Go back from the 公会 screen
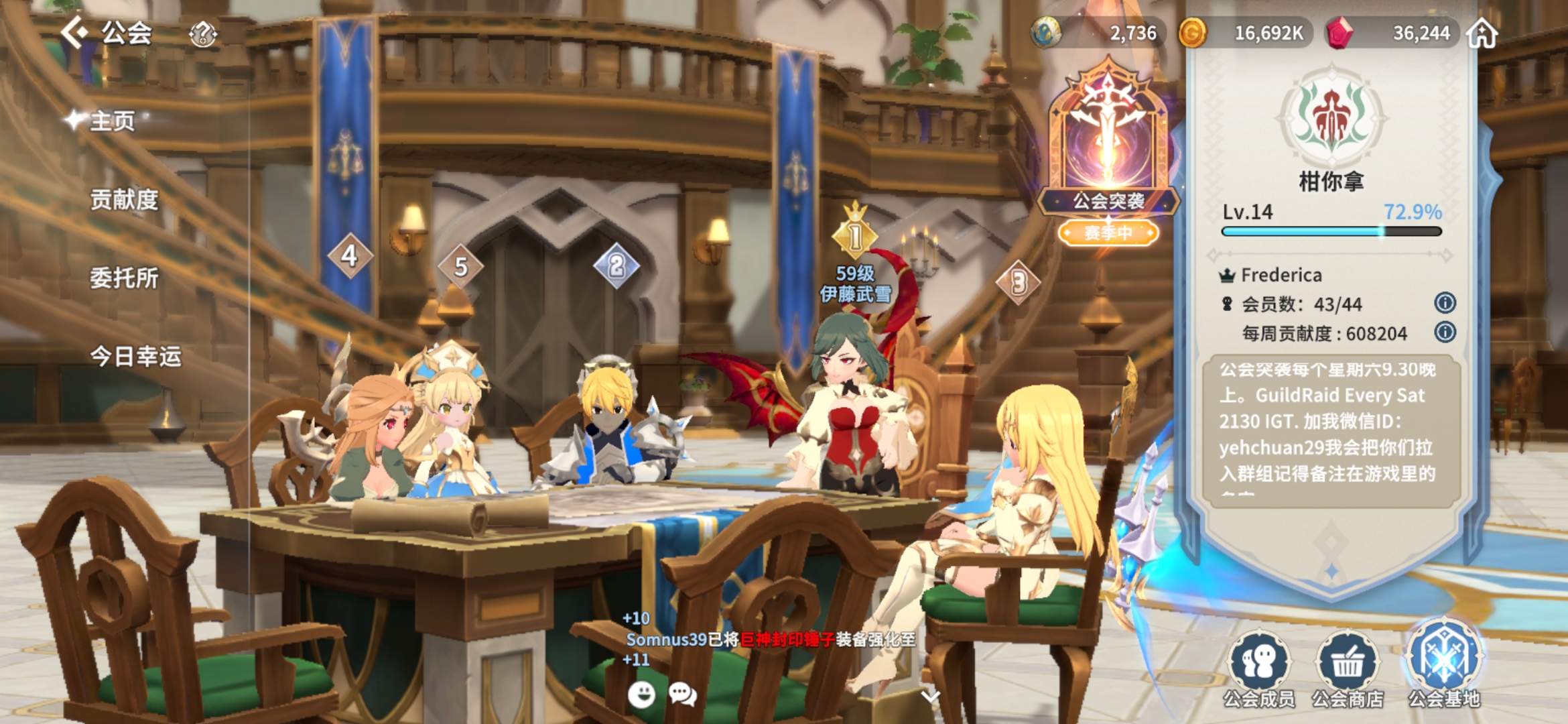Image resolution: width=1568 pixels, height=724 pixels. pos(74,32)
